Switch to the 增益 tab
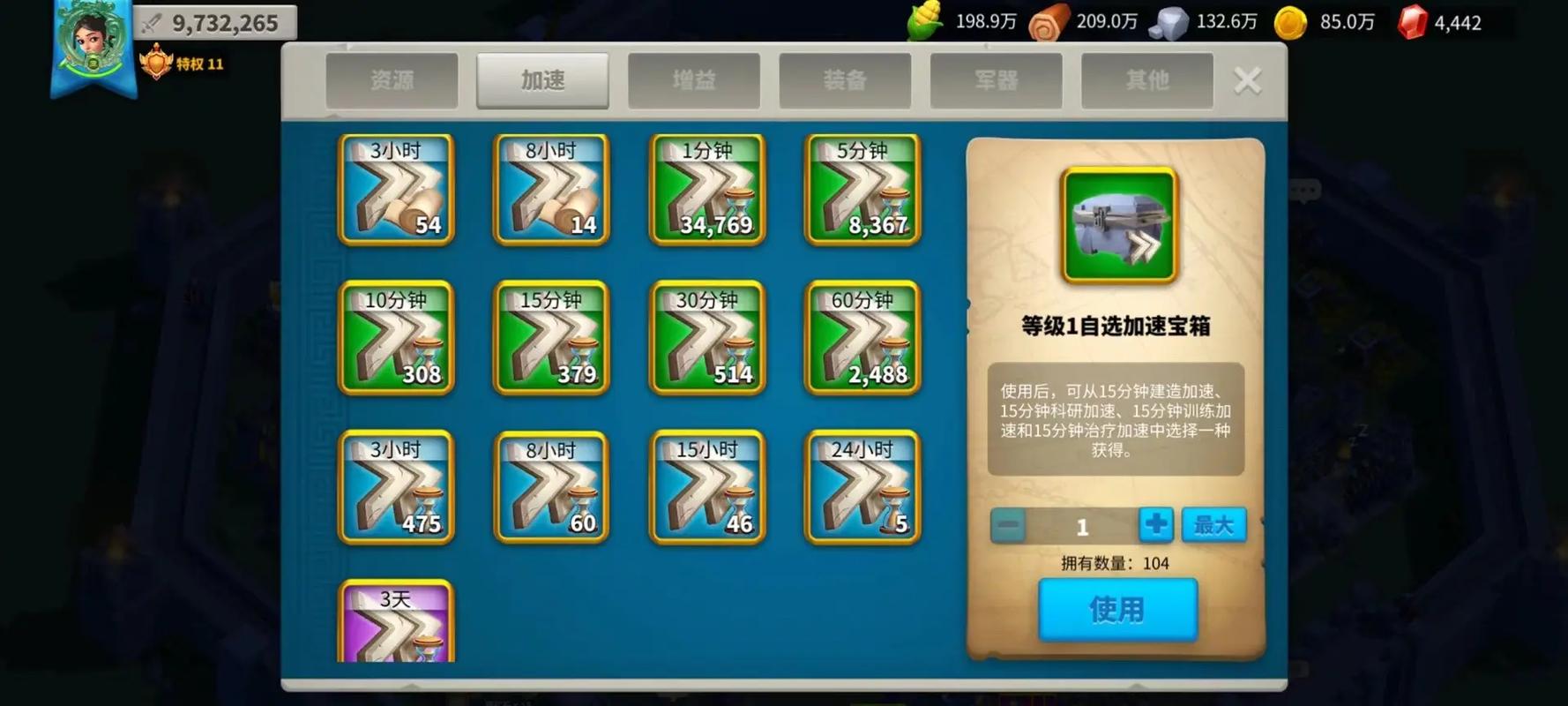1568x706 pixels. point(693,80)
